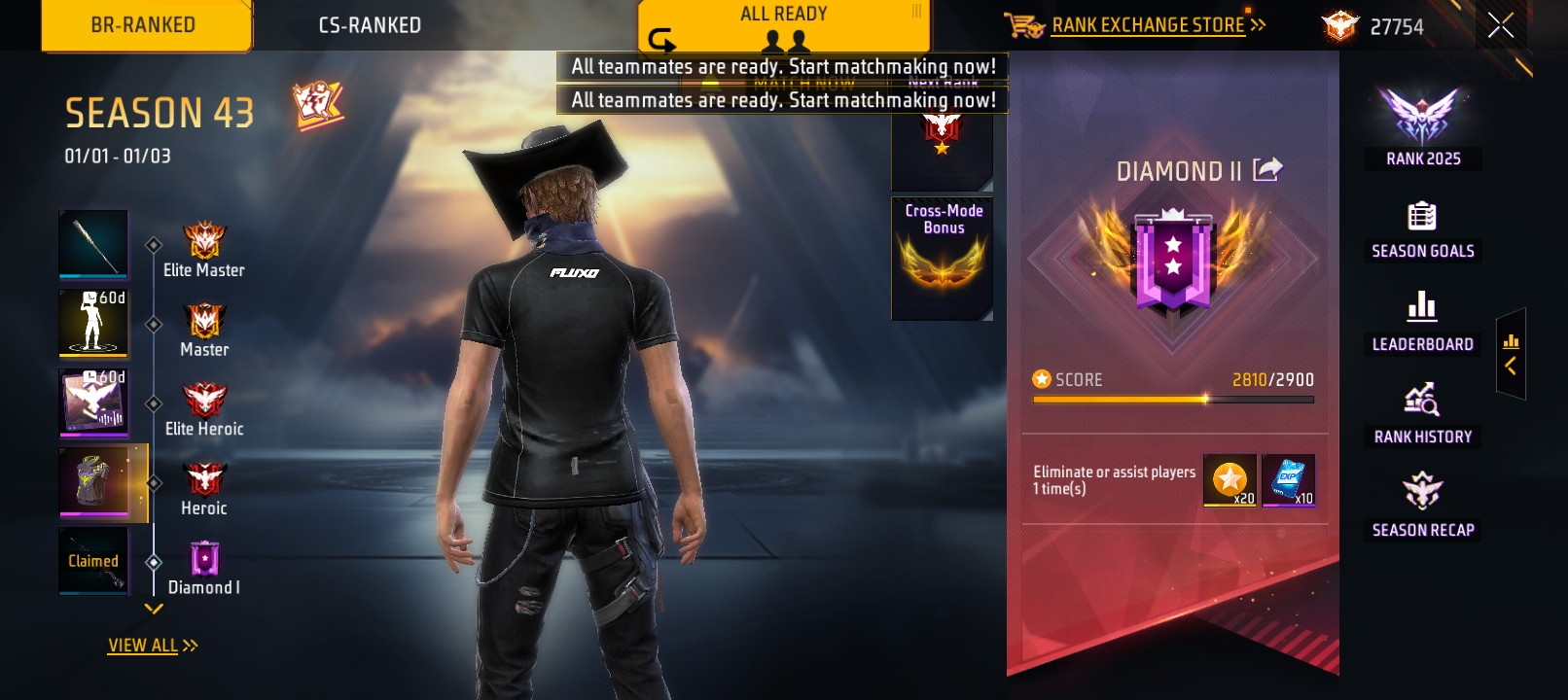Switch to the CS-RANKED tab
The width and height of the screenshot is (1568, 700).
370,25
